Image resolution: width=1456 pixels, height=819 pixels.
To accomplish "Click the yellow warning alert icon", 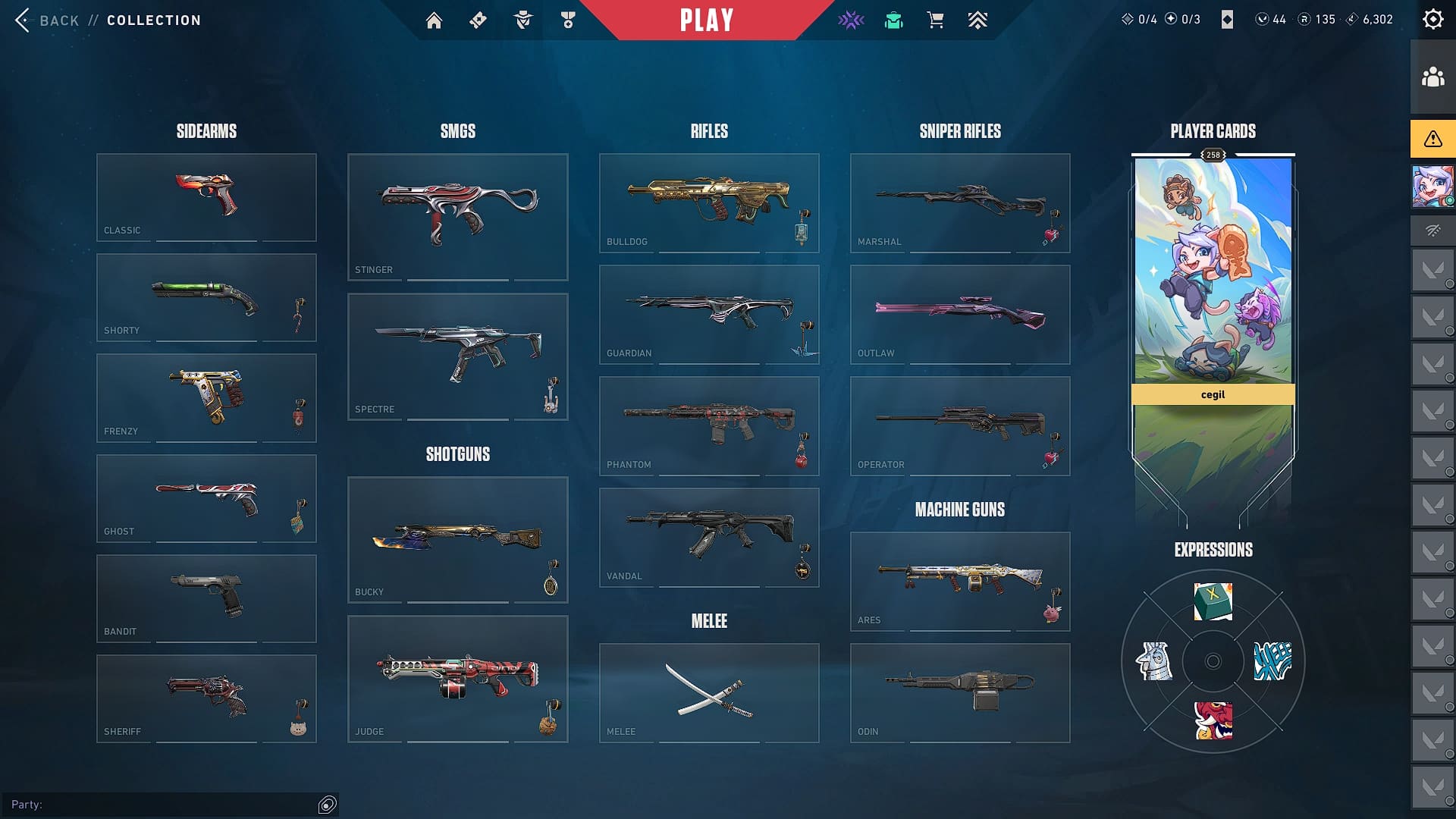I will pyautogui.click(x=1432, y=139).
